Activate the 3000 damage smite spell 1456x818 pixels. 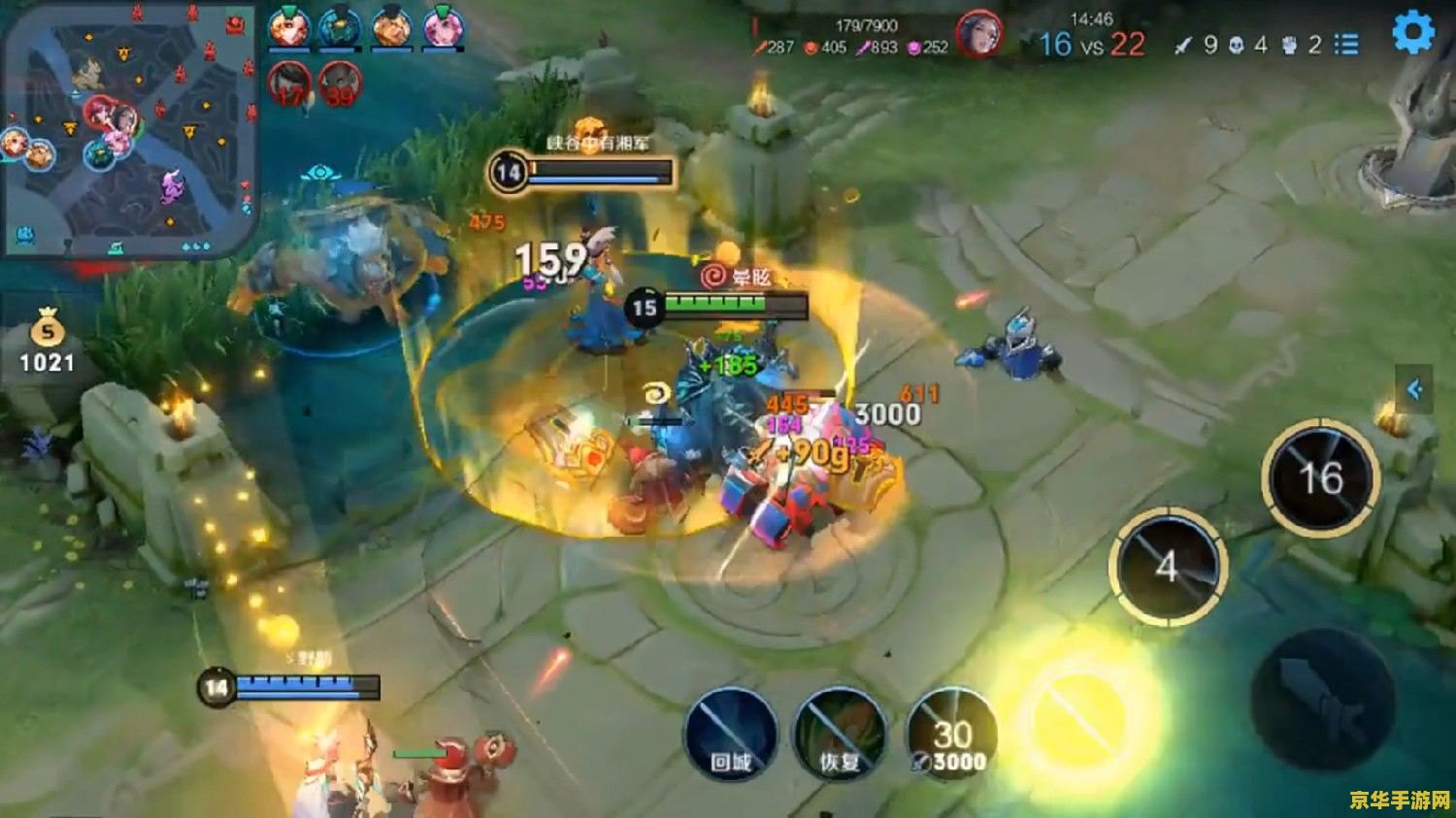point(952,736)
